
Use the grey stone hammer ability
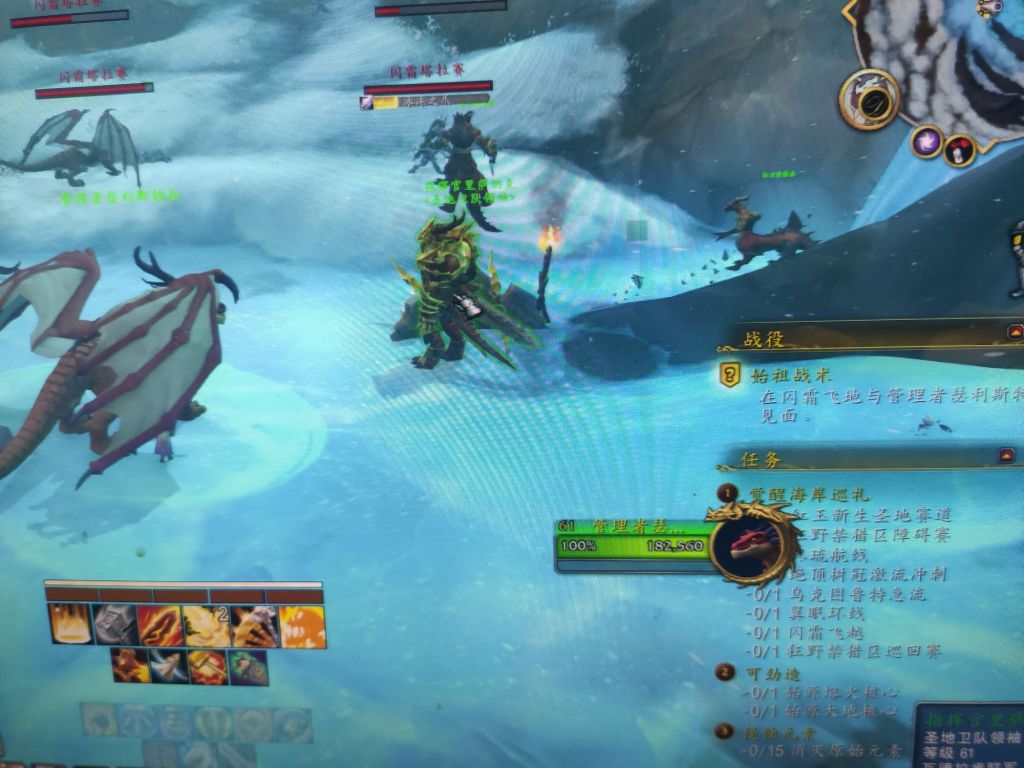coord(115,625)
